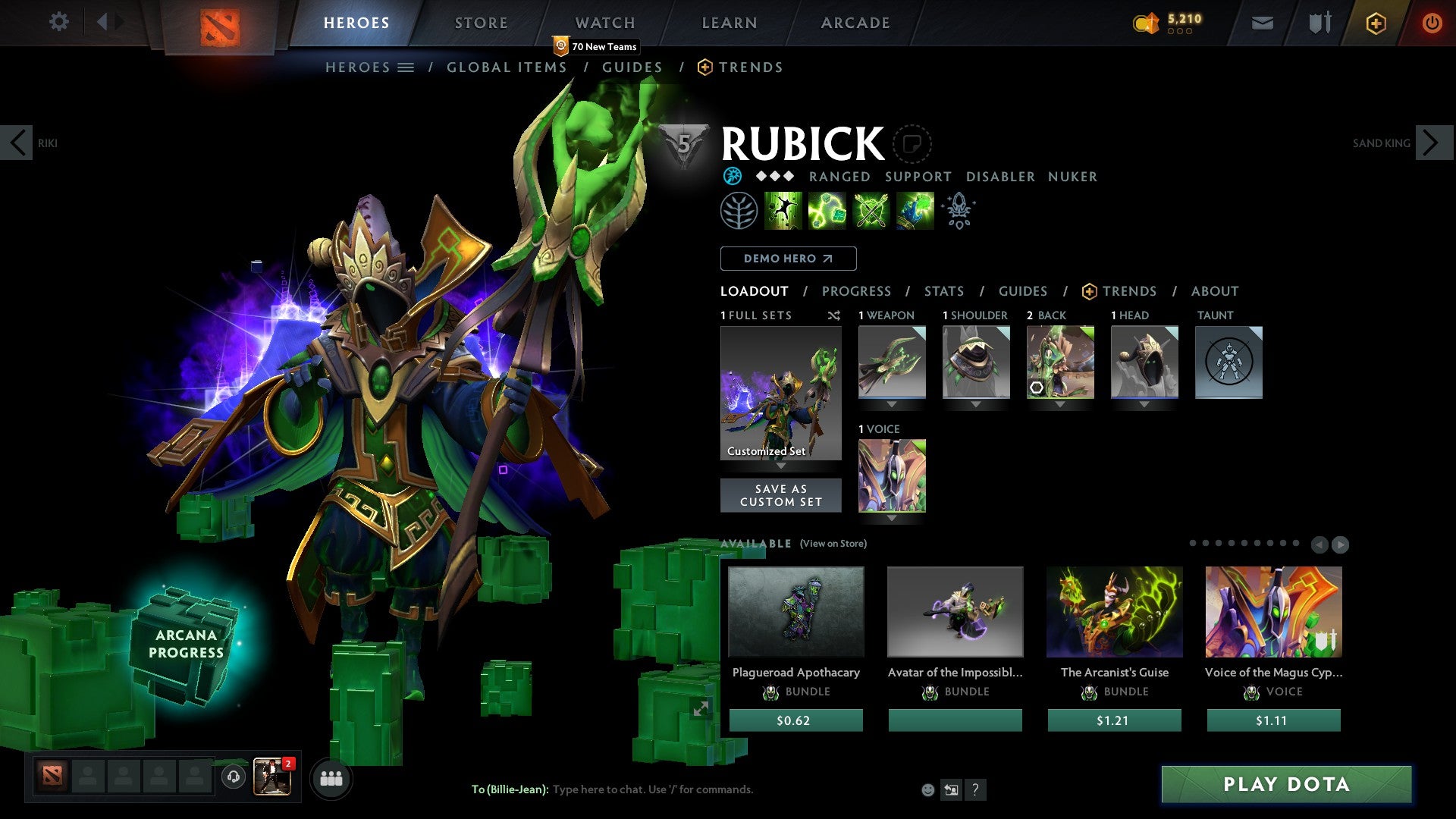Click the View on Store link
The height and width of the screenshot is (819, 1456).
833,544
